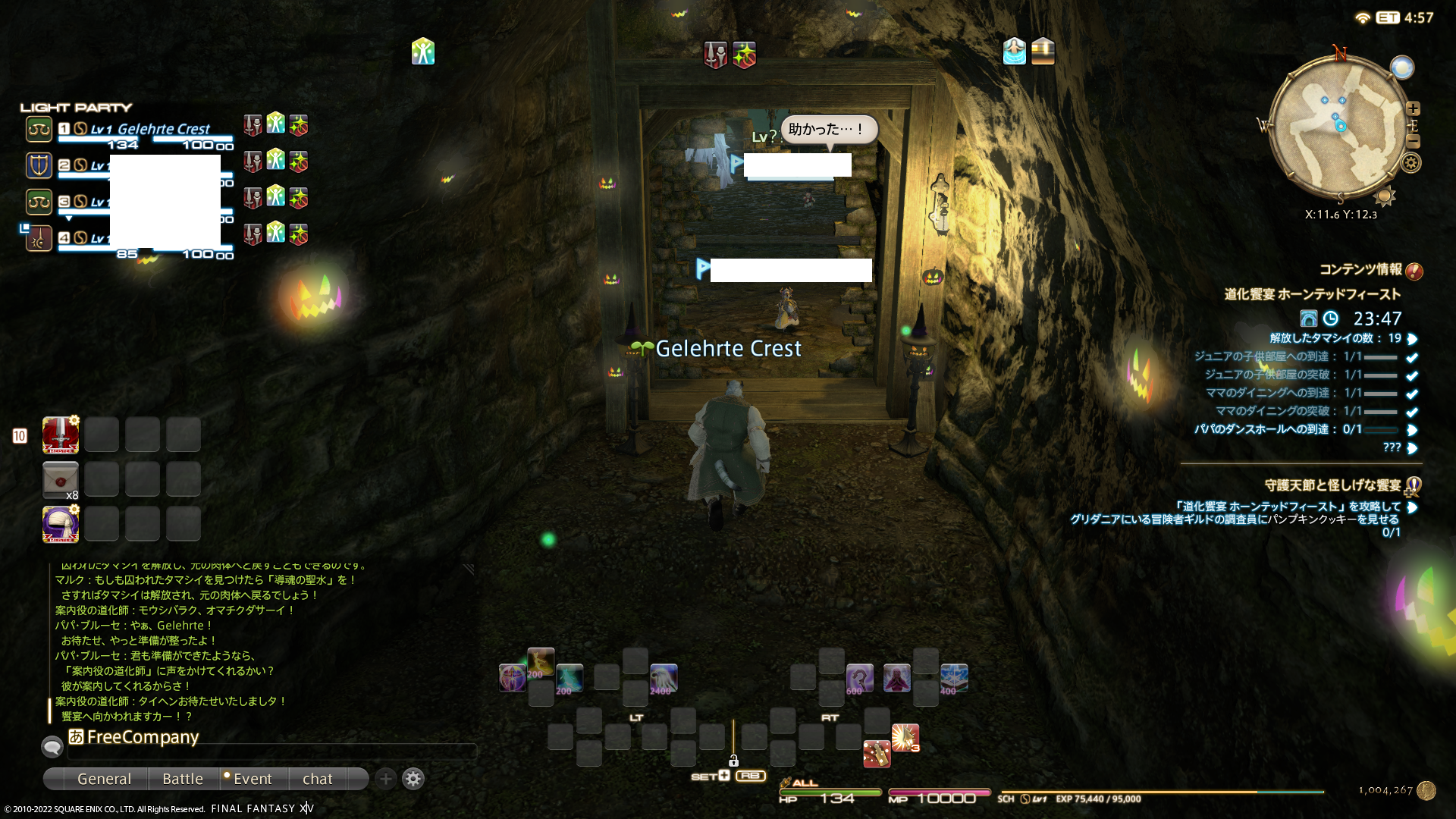Open the 守護天節と怪しげな饗宴 quest entry
Screen dimensions: 1456x819
pyautogui.click(x=1332, y=485)
